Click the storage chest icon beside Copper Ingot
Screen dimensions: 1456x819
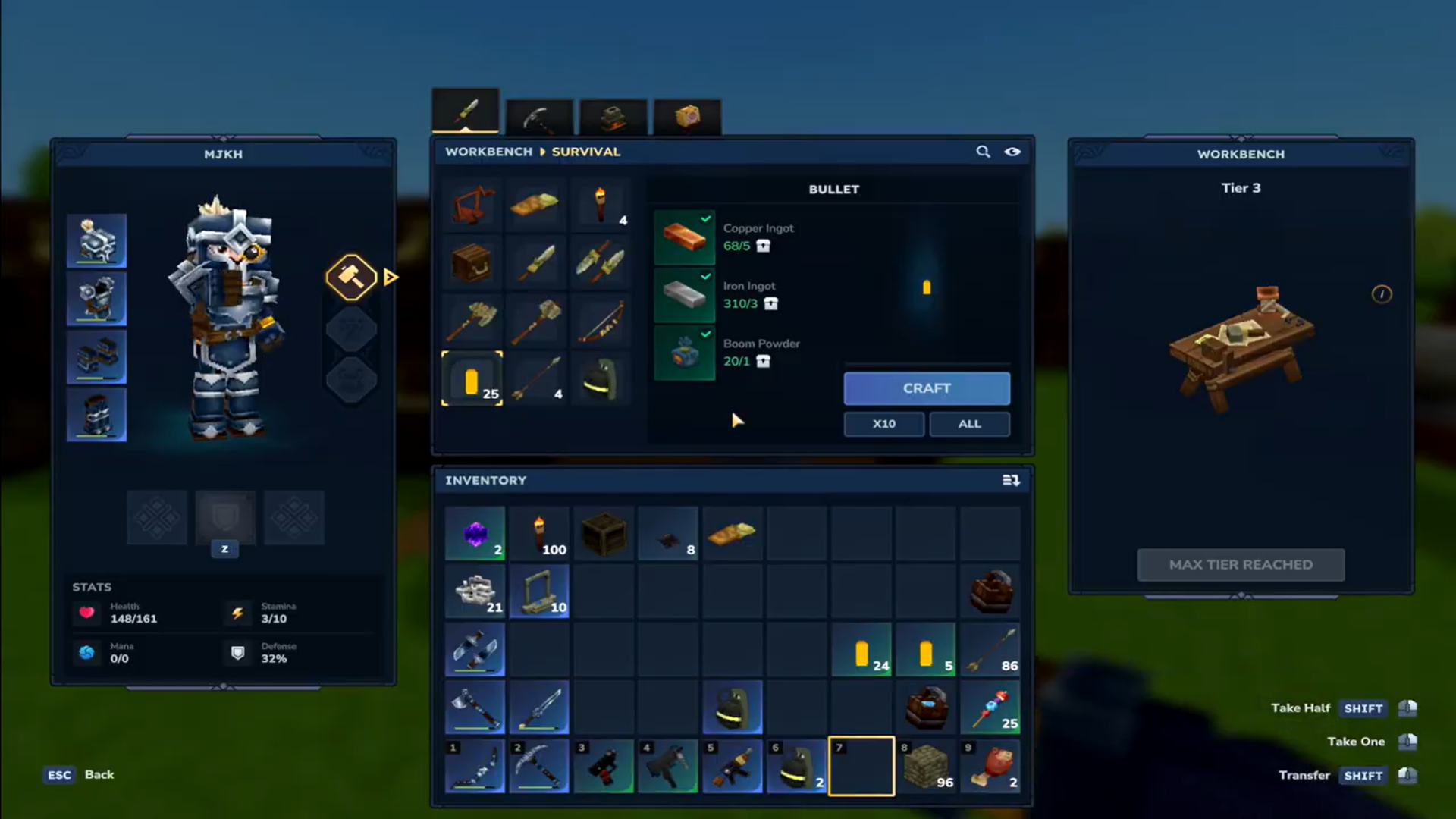763,246
